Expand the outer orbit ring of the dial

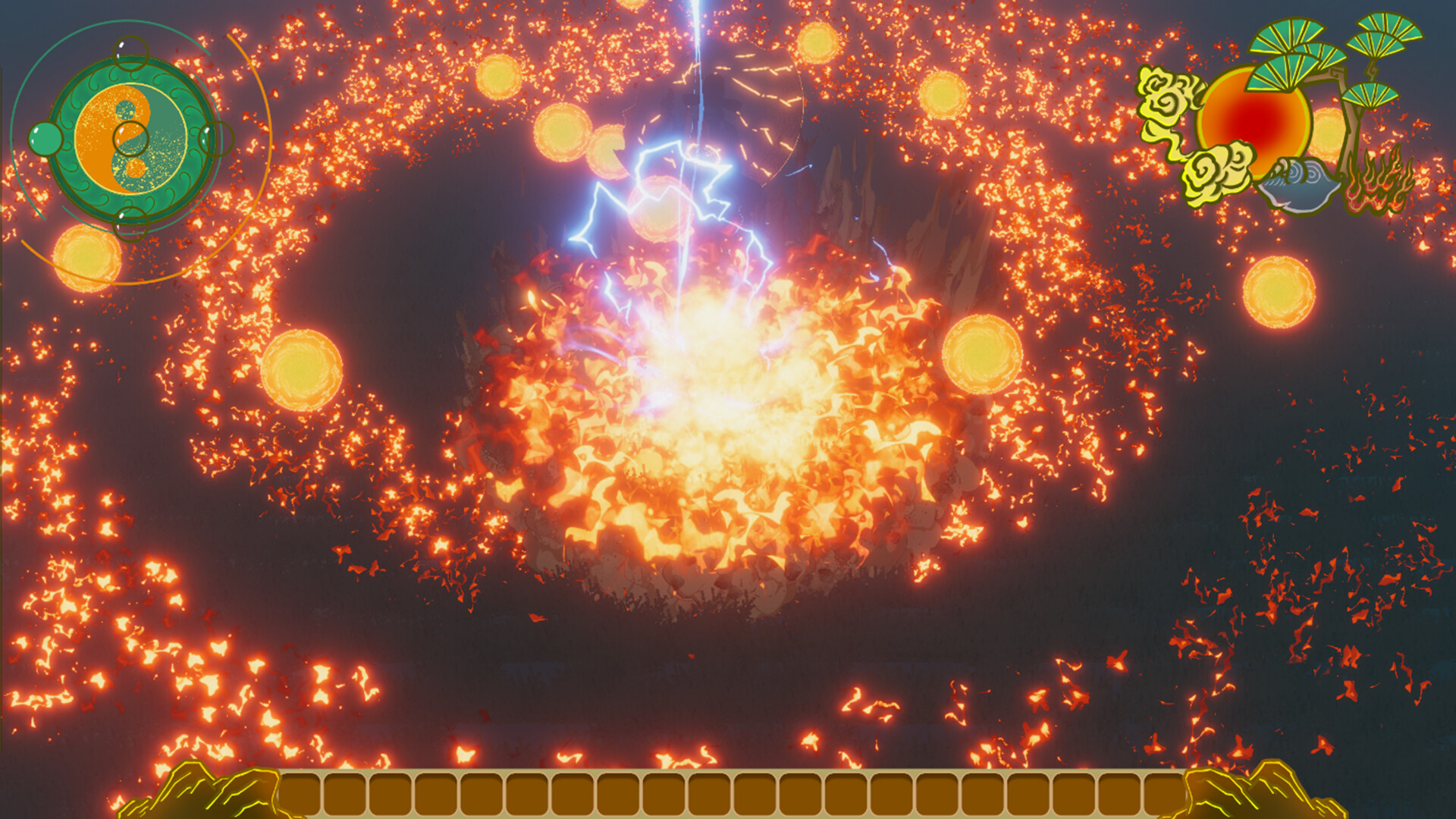tap(131, 23)
